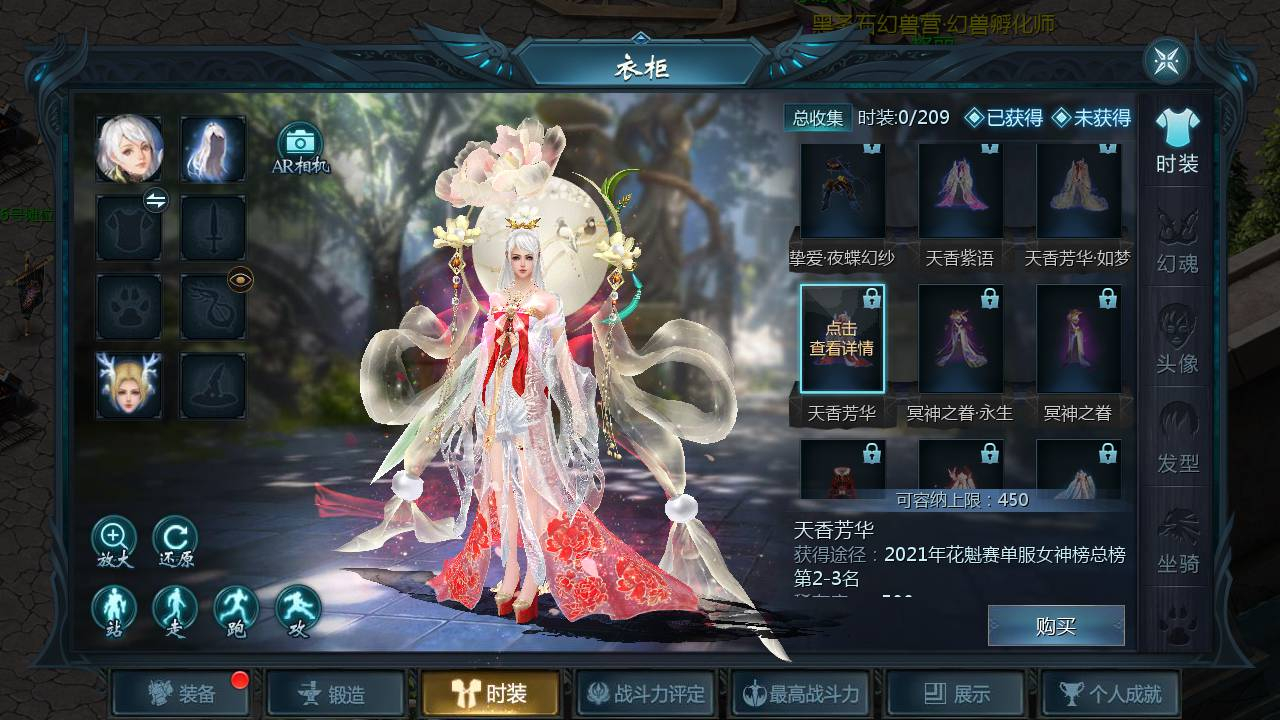Viewport: 1280px width, 720px height.
Task: Click the 购买 purchase button
Action: (x=1055, y=626)
